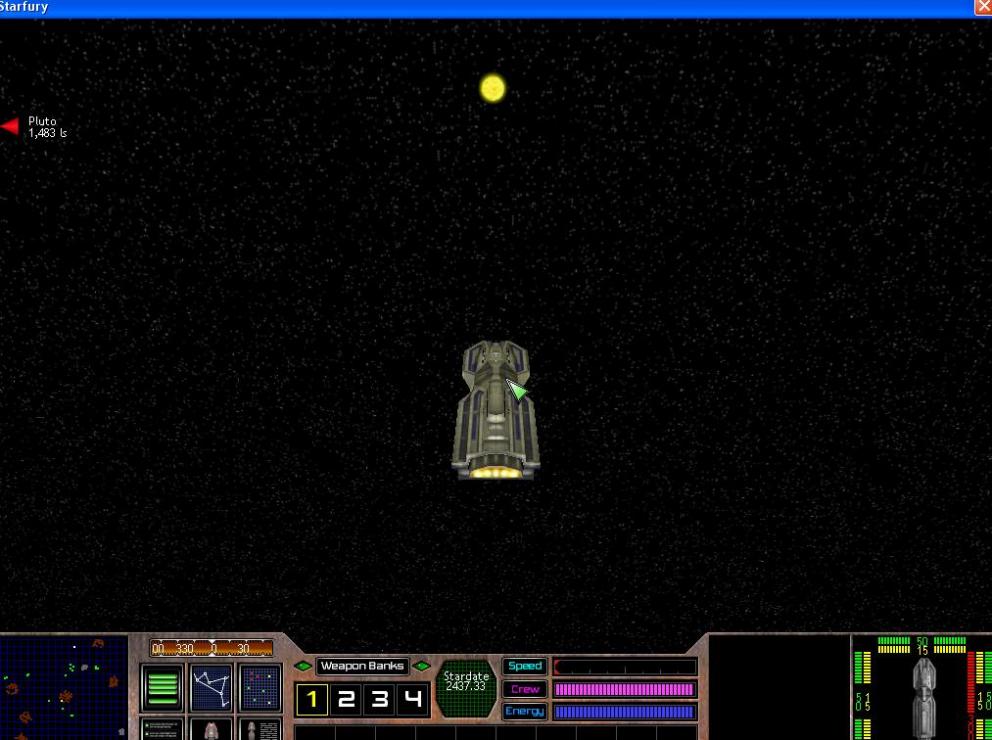Switch to weapon bank 2
Screen dimensions: 992x740
346,700
